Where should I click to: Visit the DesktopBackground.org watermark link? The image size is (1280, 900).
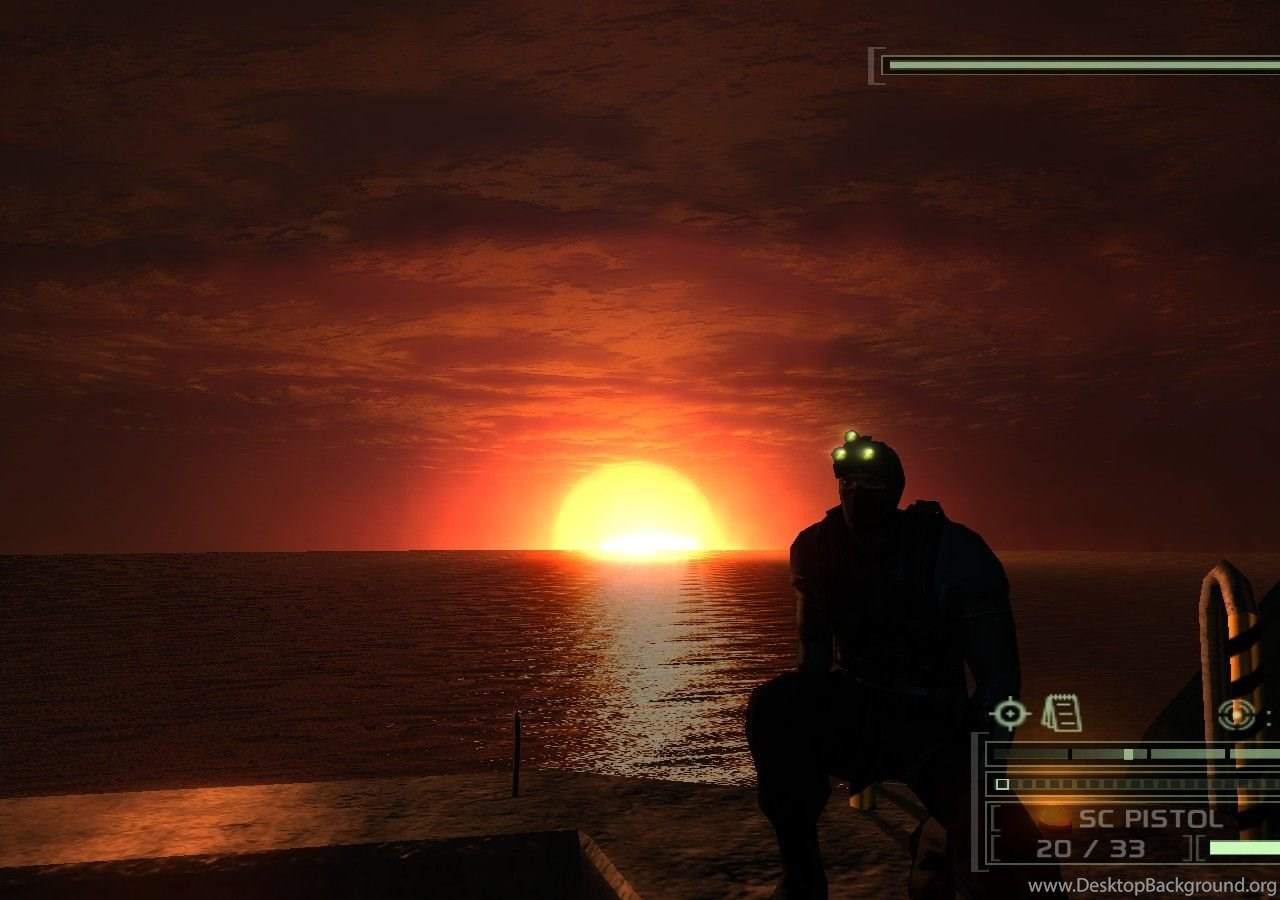pos(1151,886)
